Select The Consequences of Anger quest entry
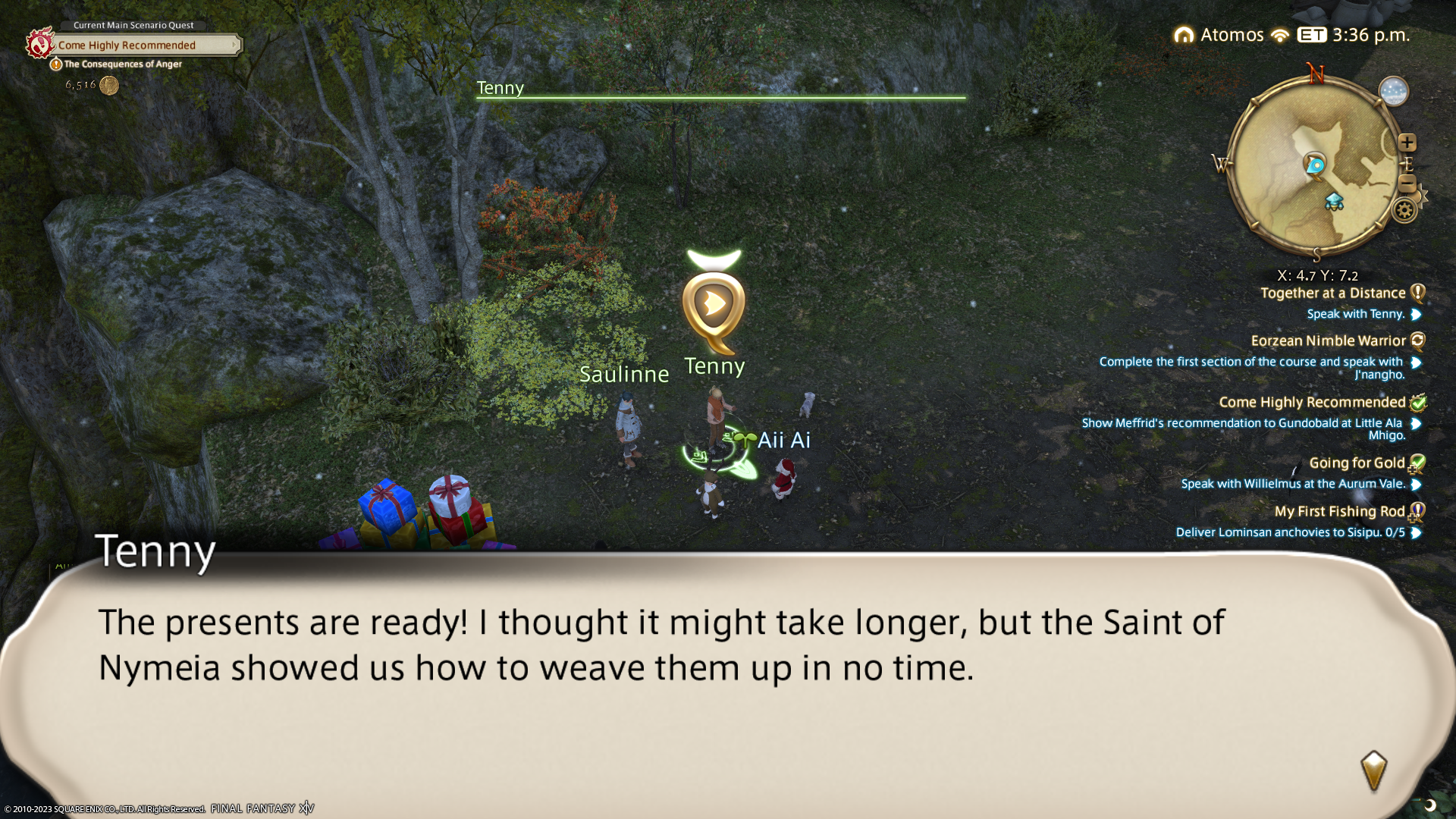 123,64
